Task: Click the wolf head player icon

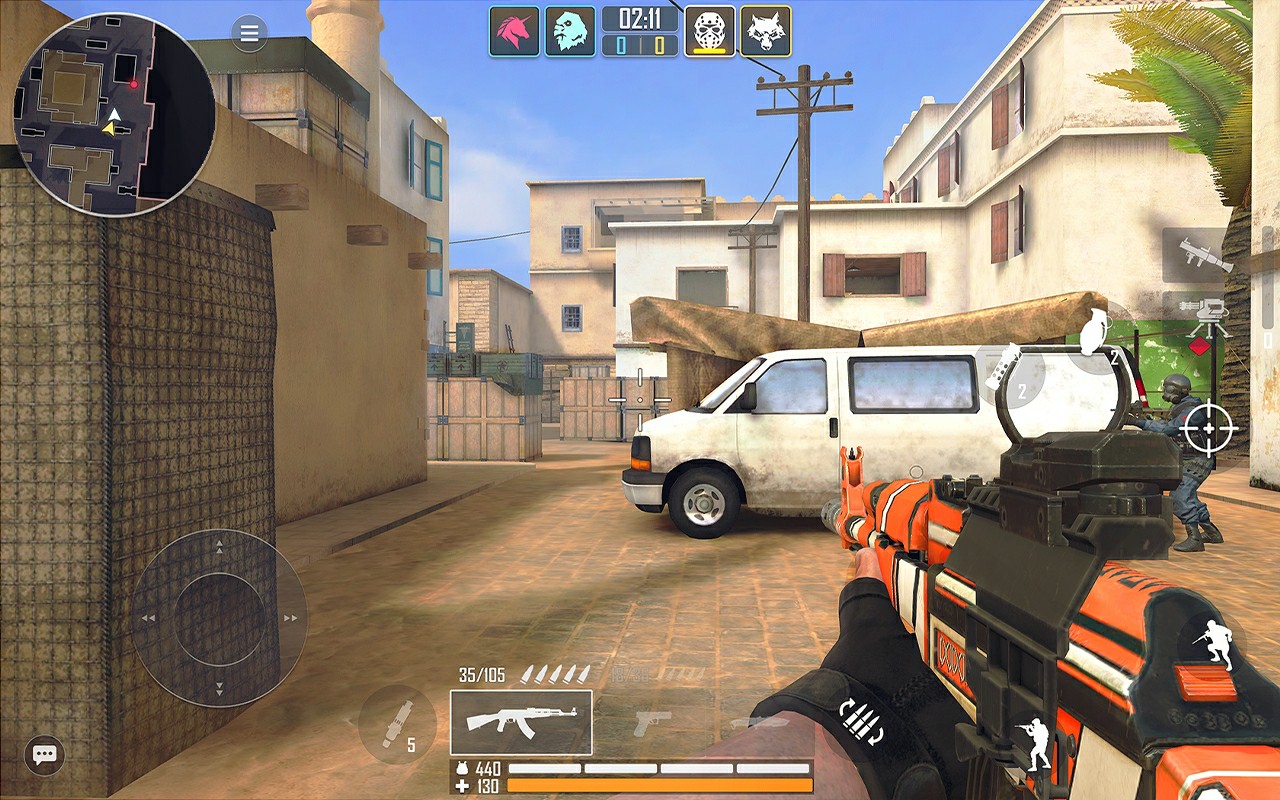Action: pos(765,31)
